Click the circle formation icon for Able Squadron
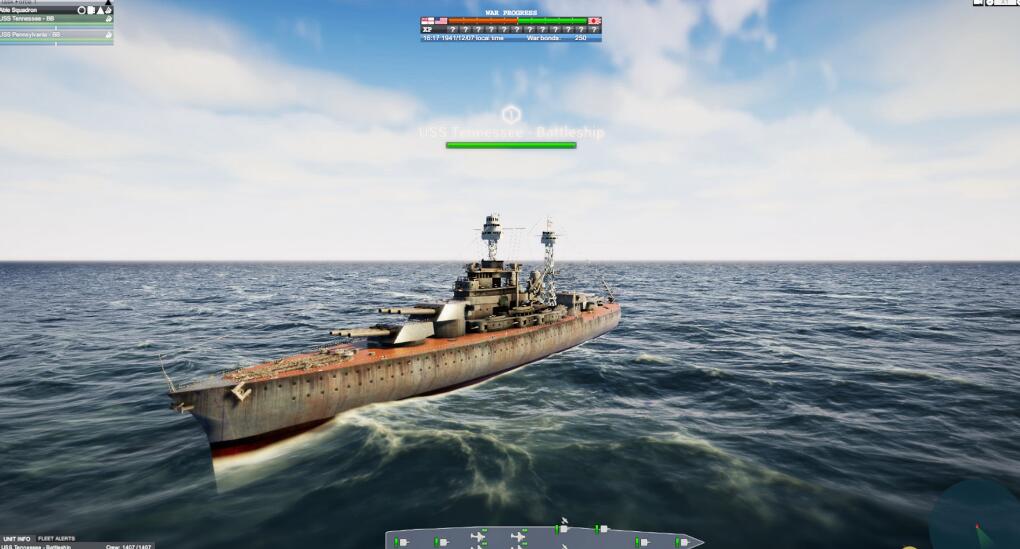This screenshot has height=549, width=1020. pyautogui.click(x=82, y=10)
